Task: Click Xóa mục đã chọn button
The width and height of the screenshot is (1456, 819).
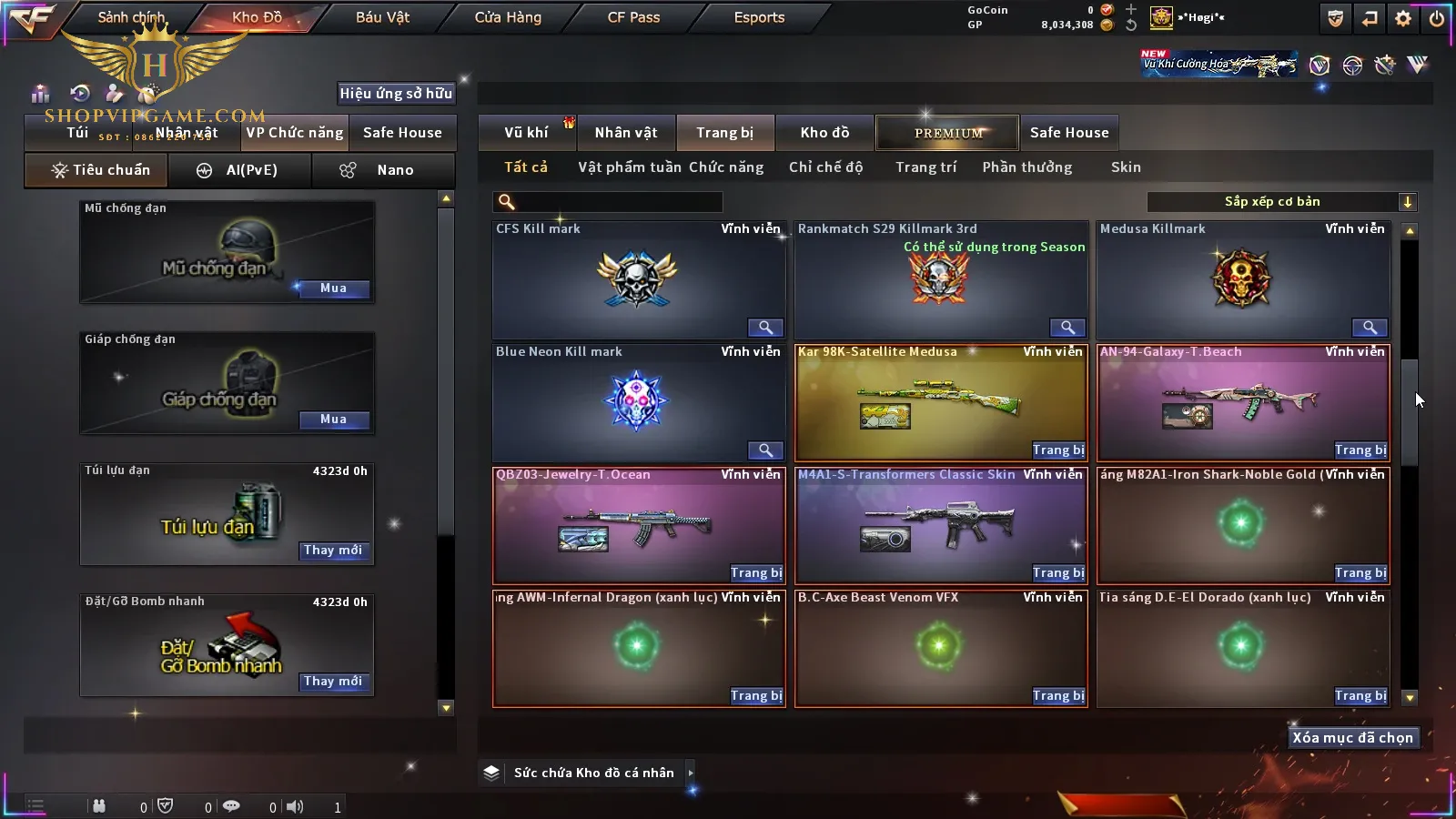Action: pos(1352,738)
